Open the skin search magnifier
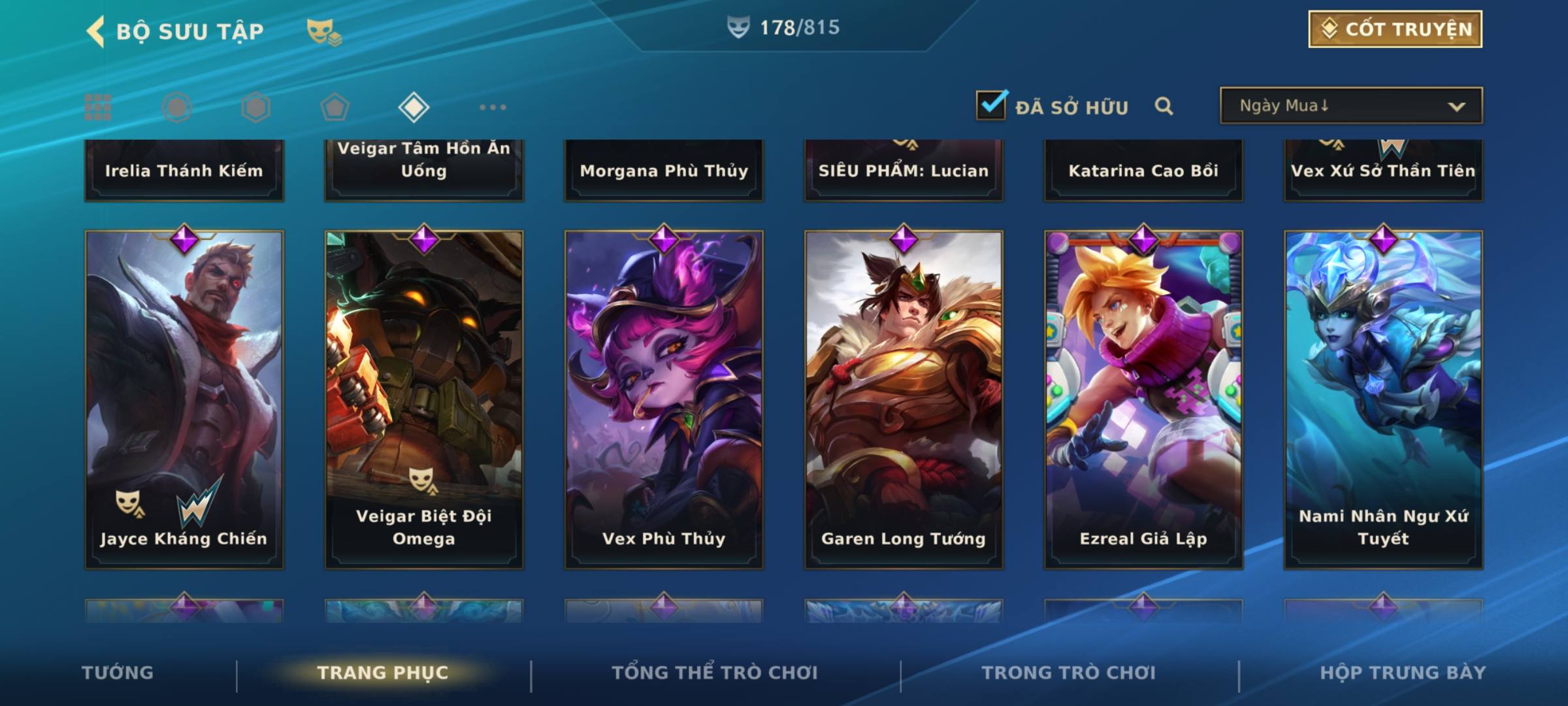This screenshot has height=706, width=1568. point(1164,106)
